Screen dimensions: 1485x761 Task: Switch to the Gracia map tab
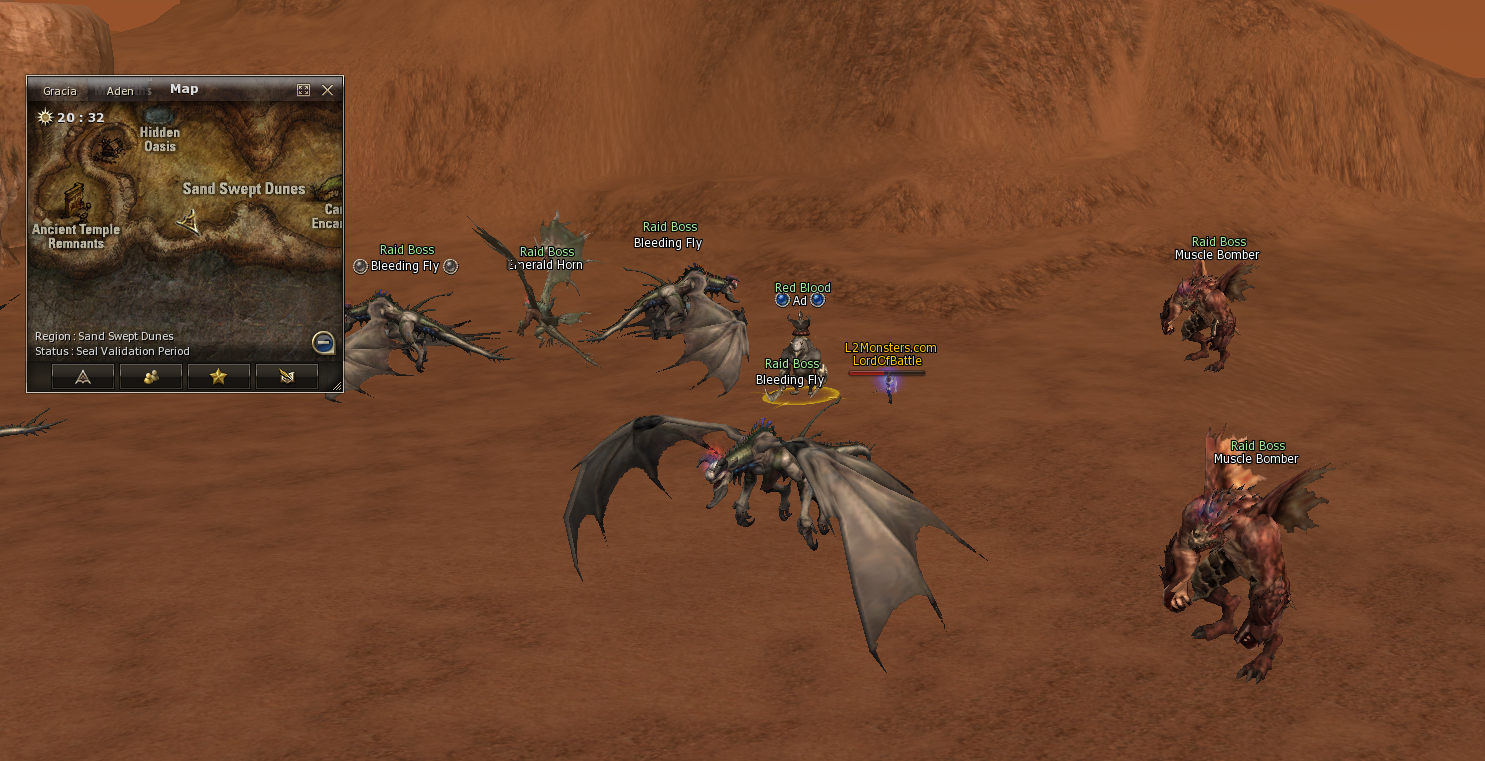(x=60, y=91)
